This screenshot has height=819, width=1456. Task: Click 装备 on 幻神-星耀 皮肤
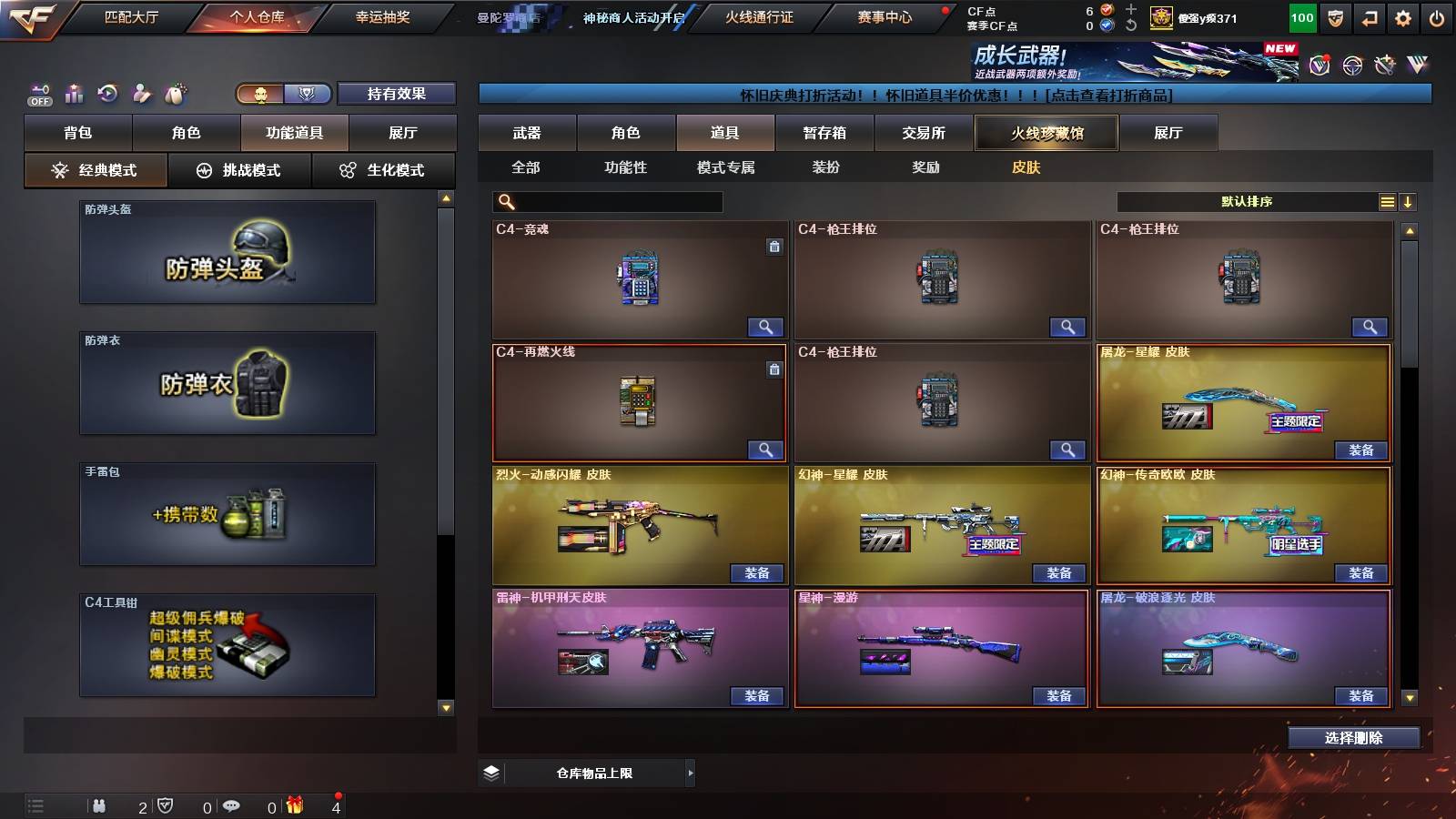coord(1059,573)
